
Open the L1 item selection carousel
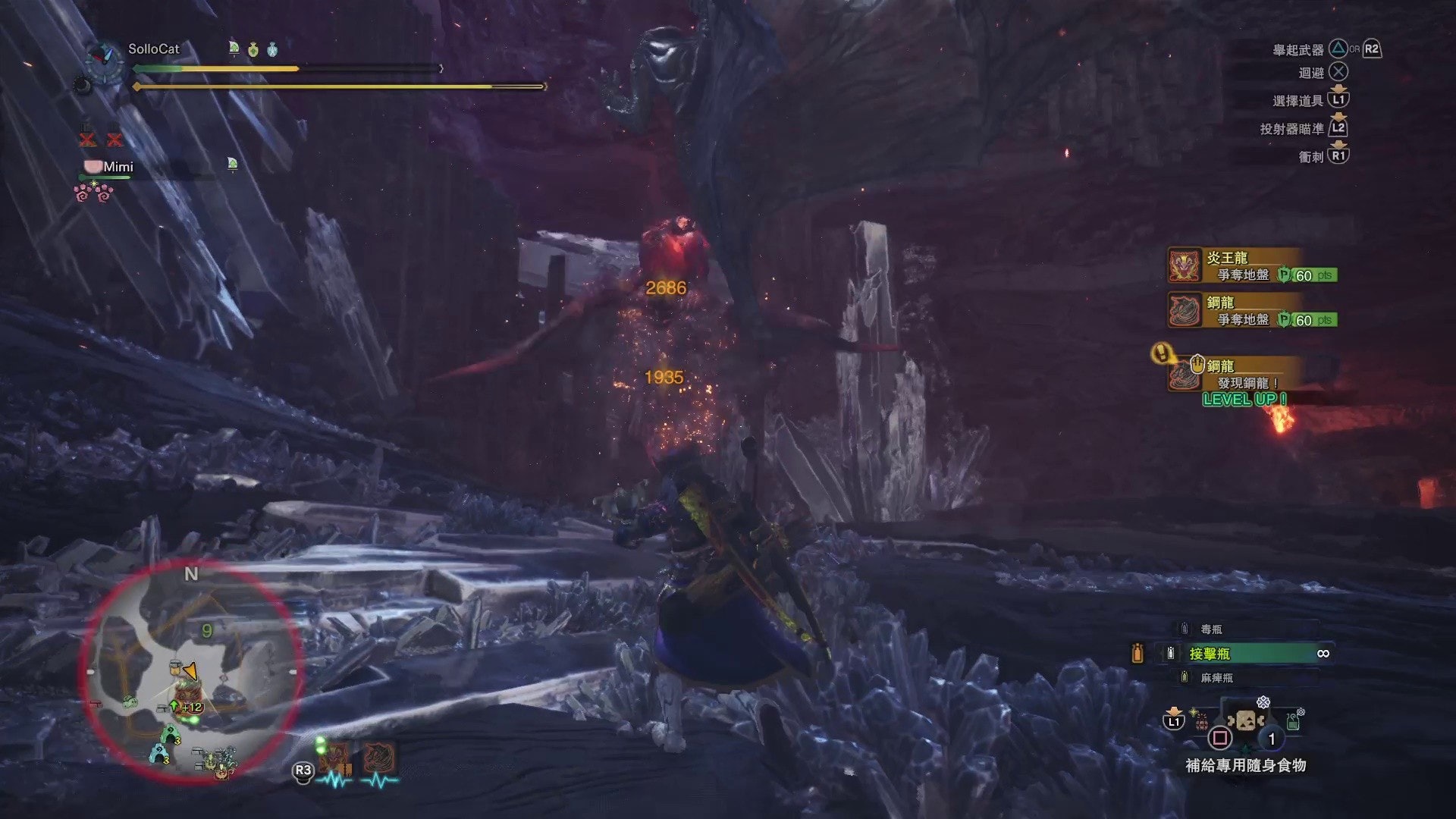(1172, 720)
